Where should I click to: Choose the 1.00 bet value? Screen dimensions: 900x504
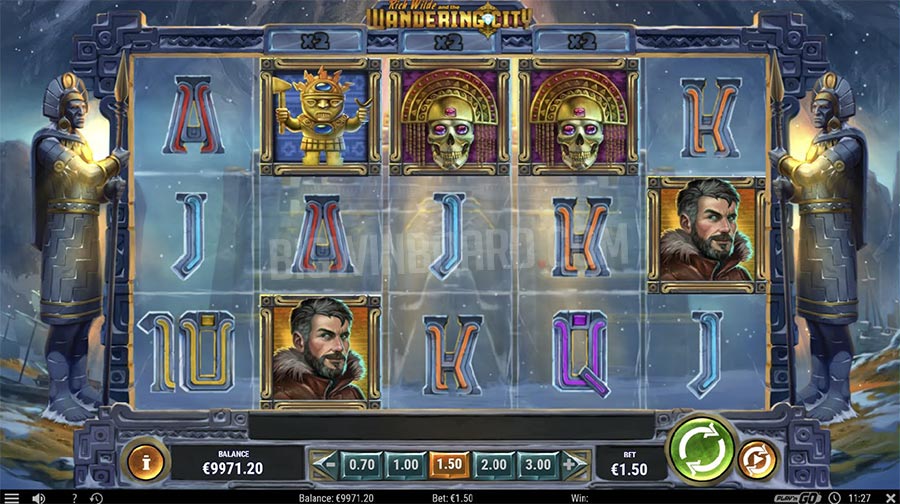tap(405, 464)
